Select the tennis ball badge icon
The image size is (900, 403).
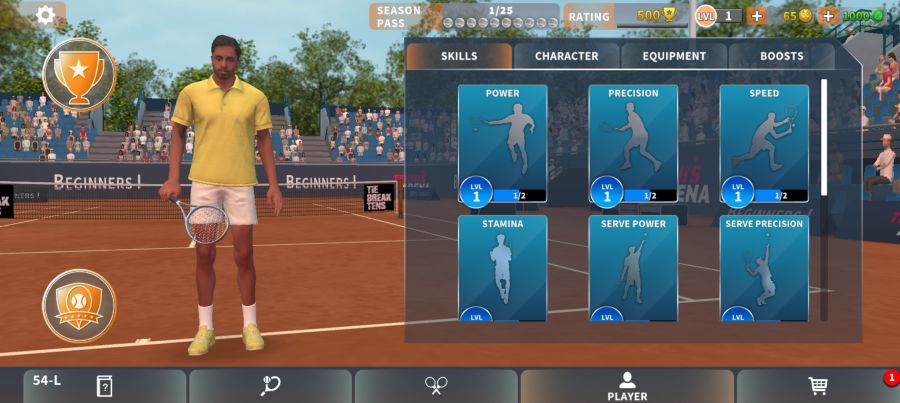click(x=79, y=305)
